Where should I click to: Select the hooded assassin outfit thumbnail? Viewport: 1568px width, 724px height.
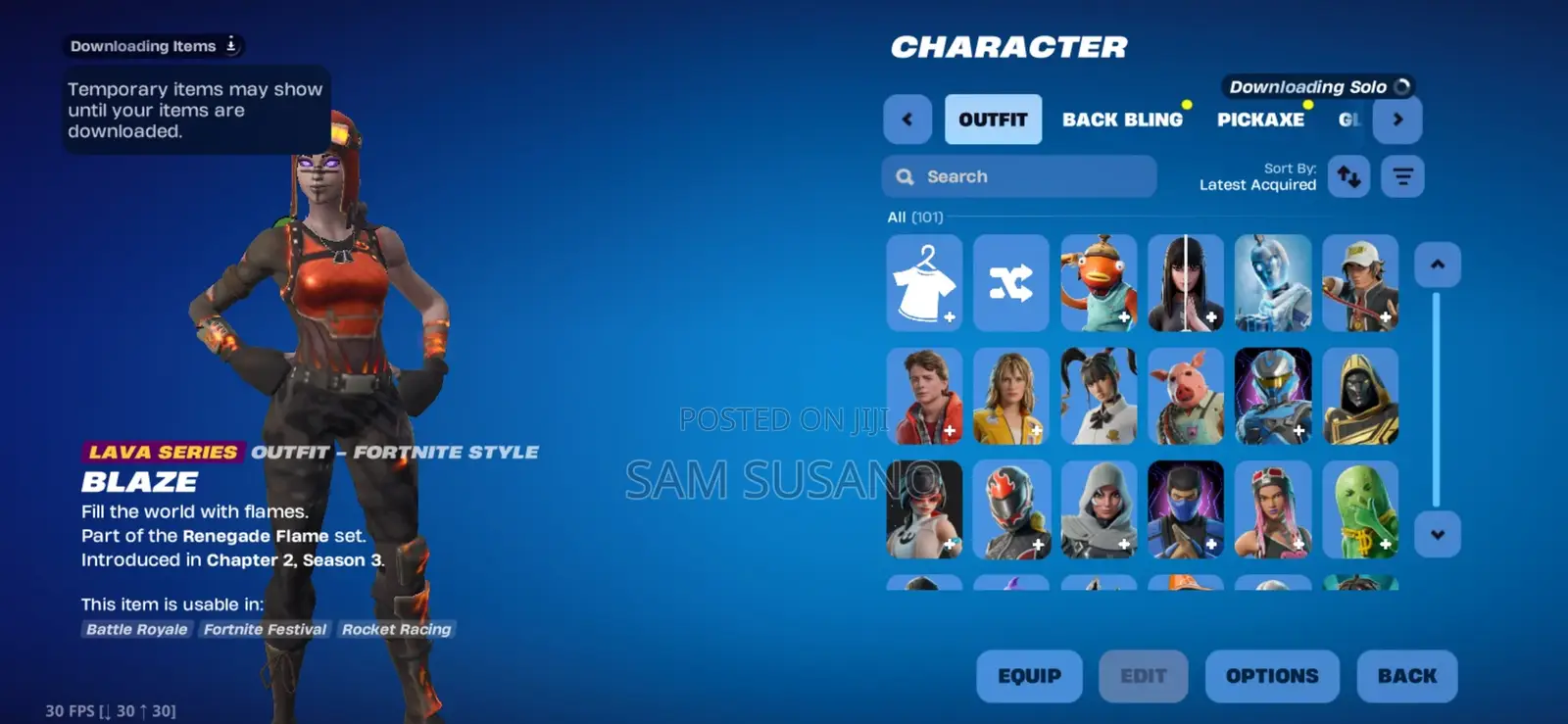(1099, 509)
